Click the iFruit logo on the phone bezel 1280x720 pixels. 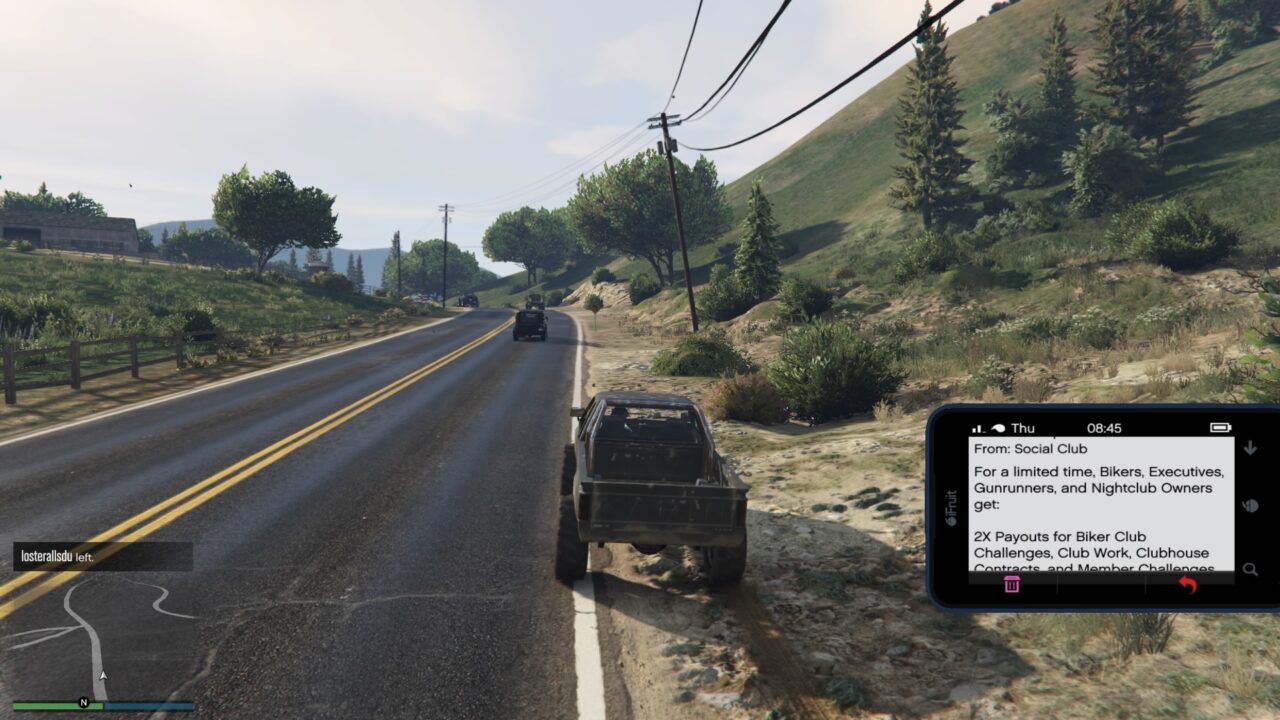click(x=950, y=507)
